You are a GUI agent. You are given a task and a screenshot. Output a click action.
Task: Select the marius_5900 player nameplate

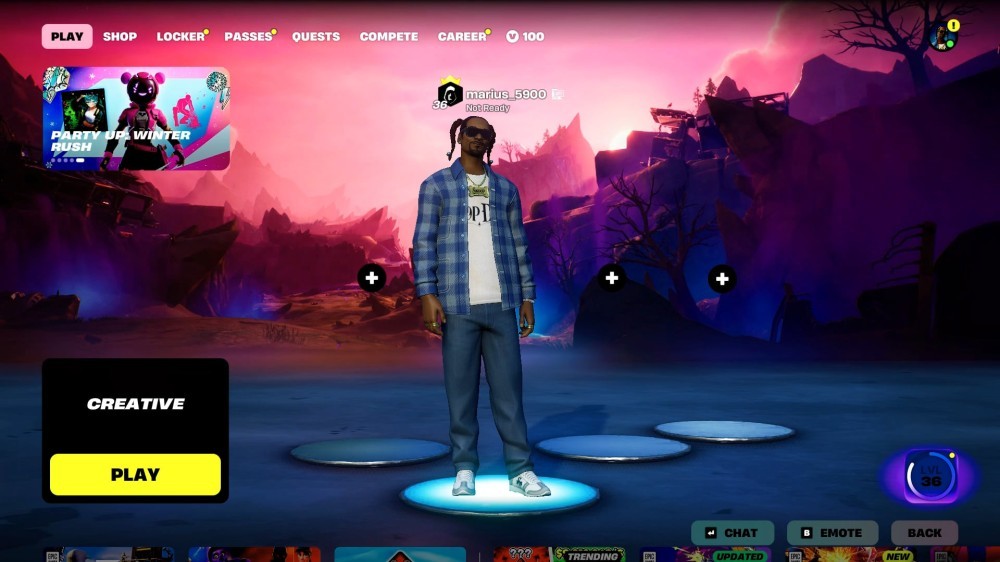click(x=506, y=95)
